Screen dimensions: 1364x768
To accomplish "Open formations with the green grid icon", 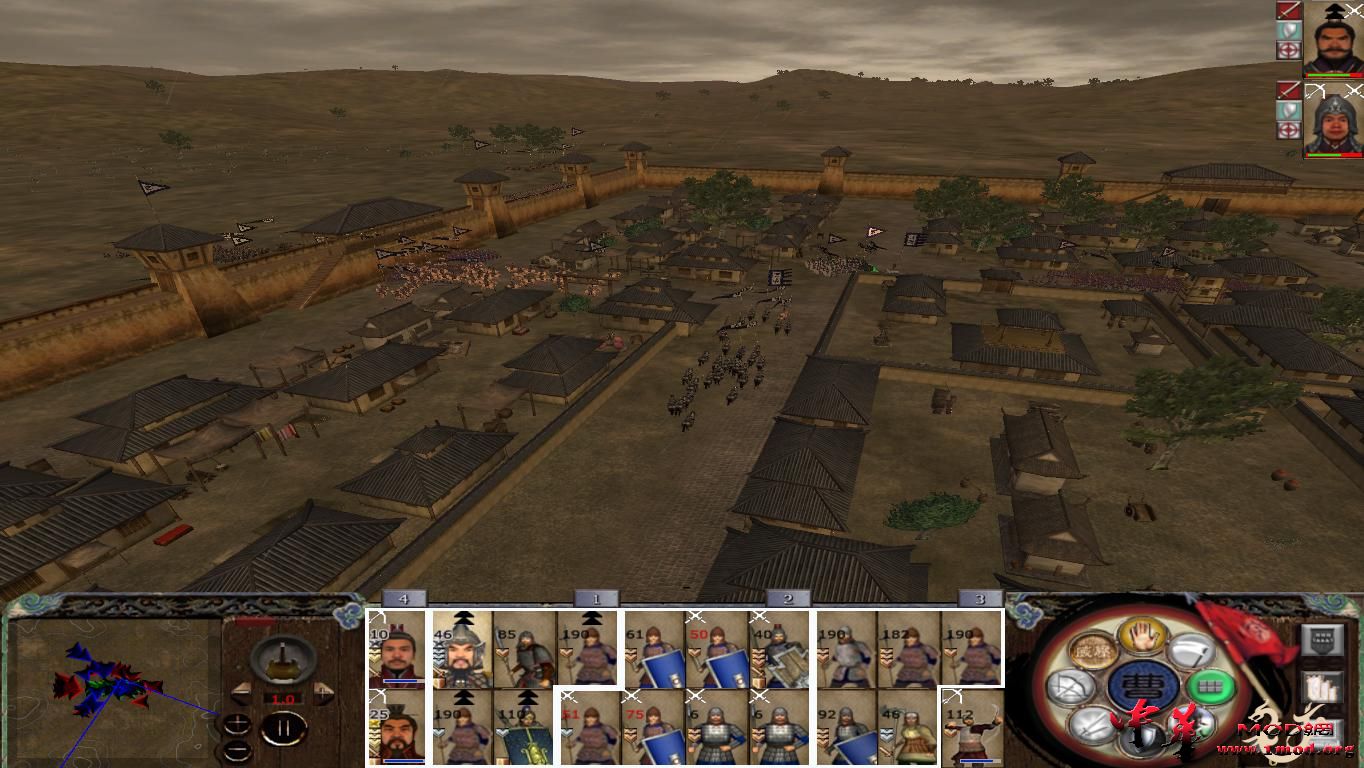I will point(1209,687).
